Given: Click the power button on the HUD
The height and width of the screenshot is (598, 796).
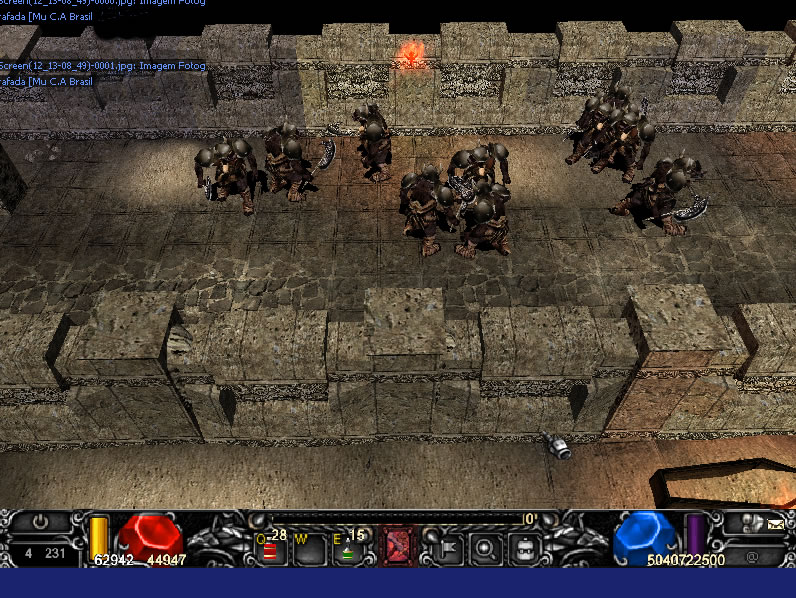Looking at the screenshot, I should point(40,522).
